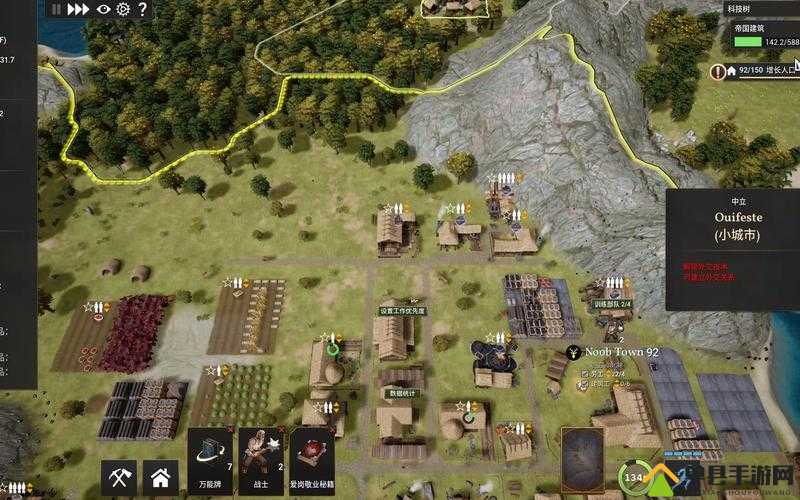
Task: Click the green circular 134 indicator
Action: click(x=633, y=479)
